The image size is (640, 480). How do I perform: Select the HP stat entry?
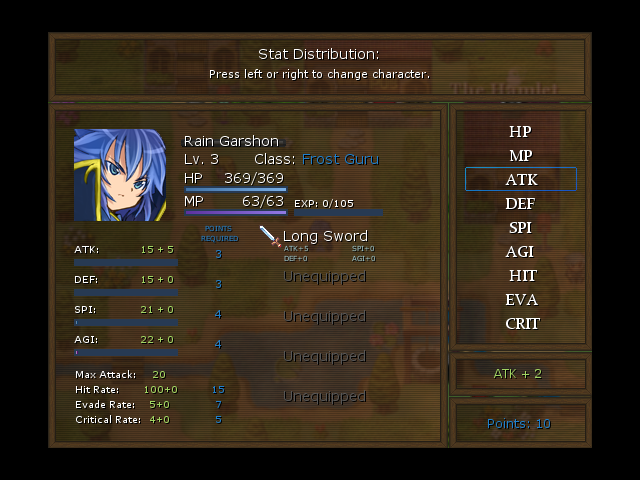tap(520, 132)
